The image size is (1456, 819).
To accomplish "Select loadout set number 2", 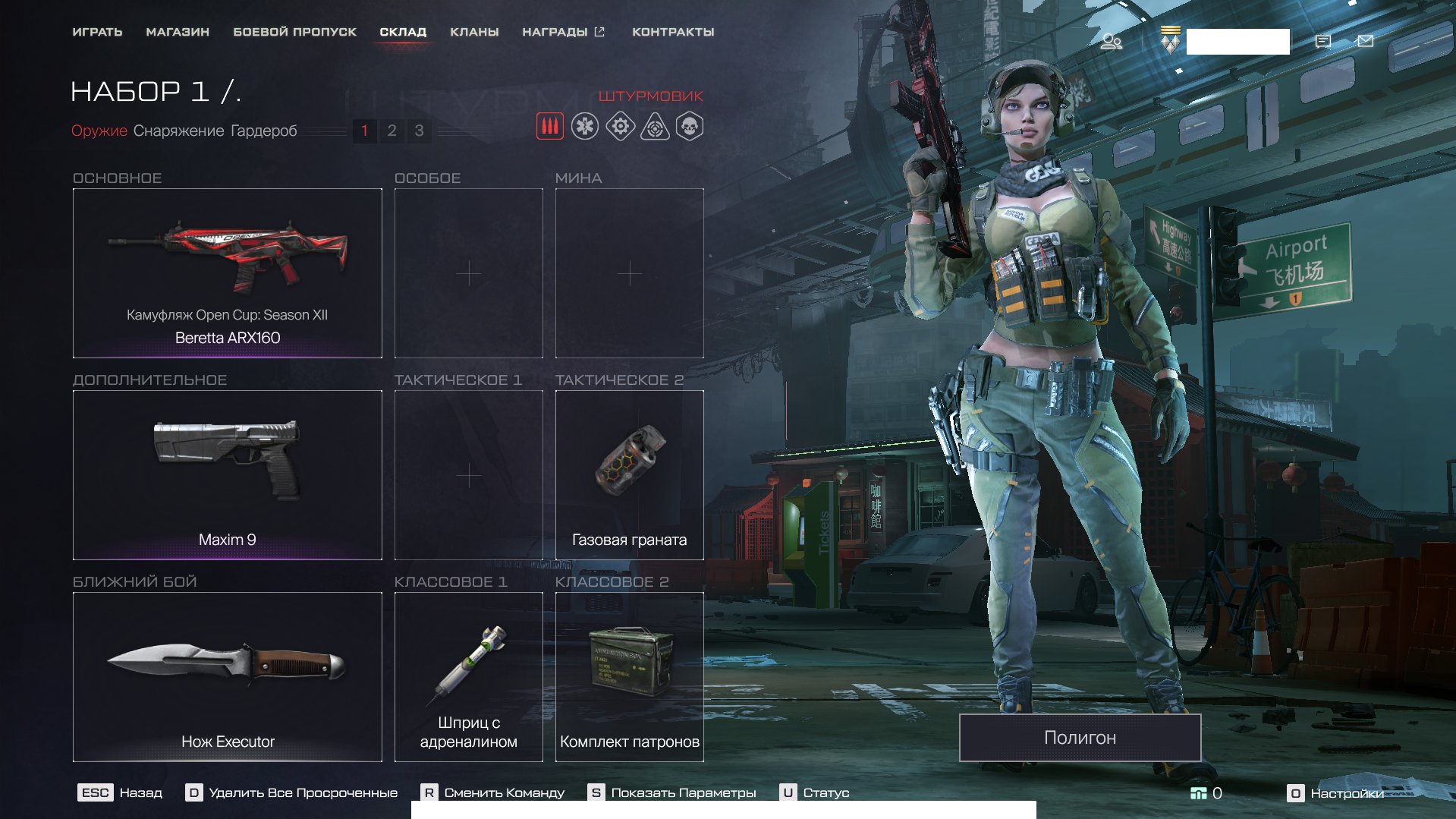I will pyautogui.click(x=392, y=131).
